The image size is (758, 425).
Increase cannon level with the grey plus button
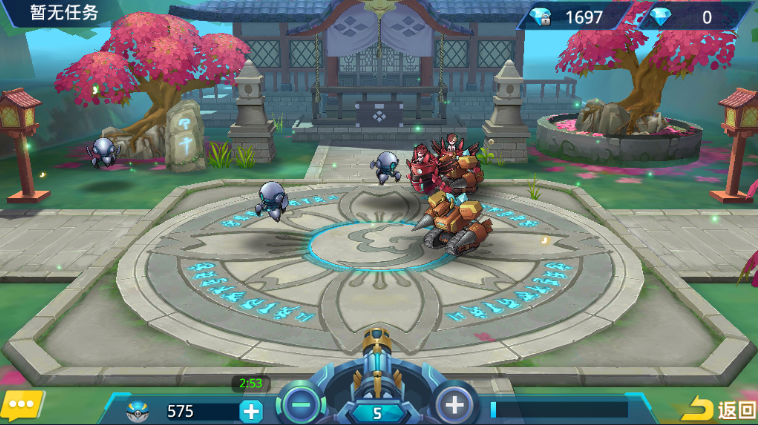point(455,404)
